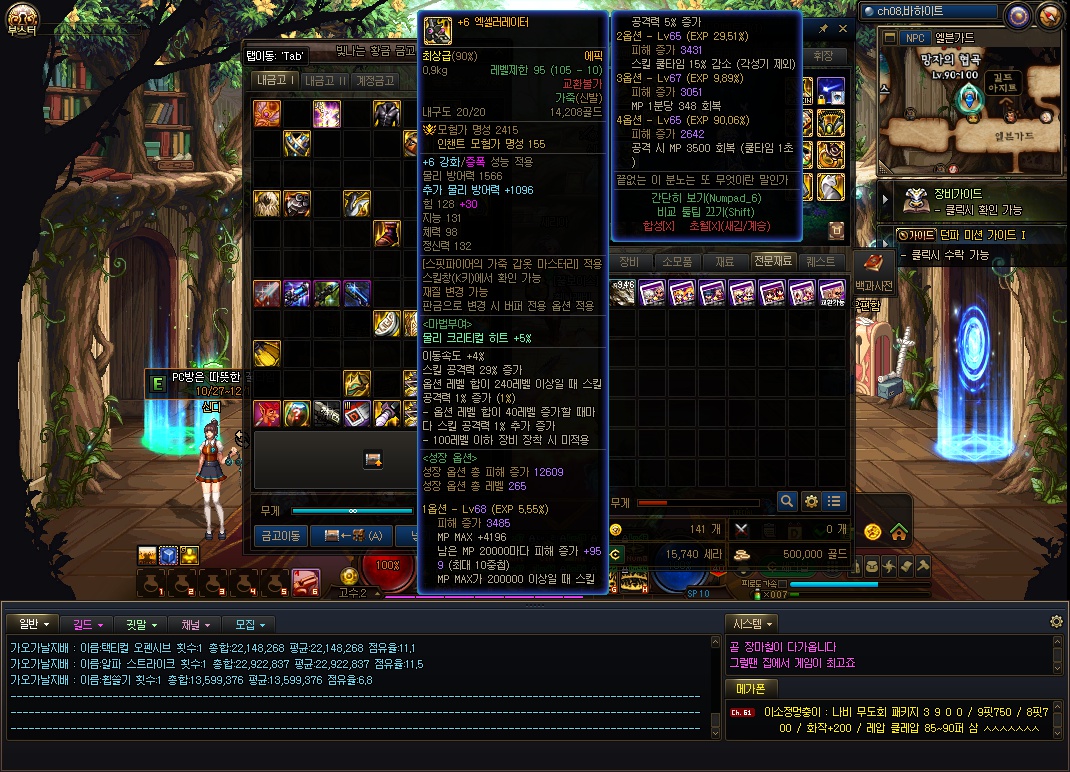Open the 모집 recruitment chat tab
Viewport: 1070px width, 772px height.
point(249,624)
